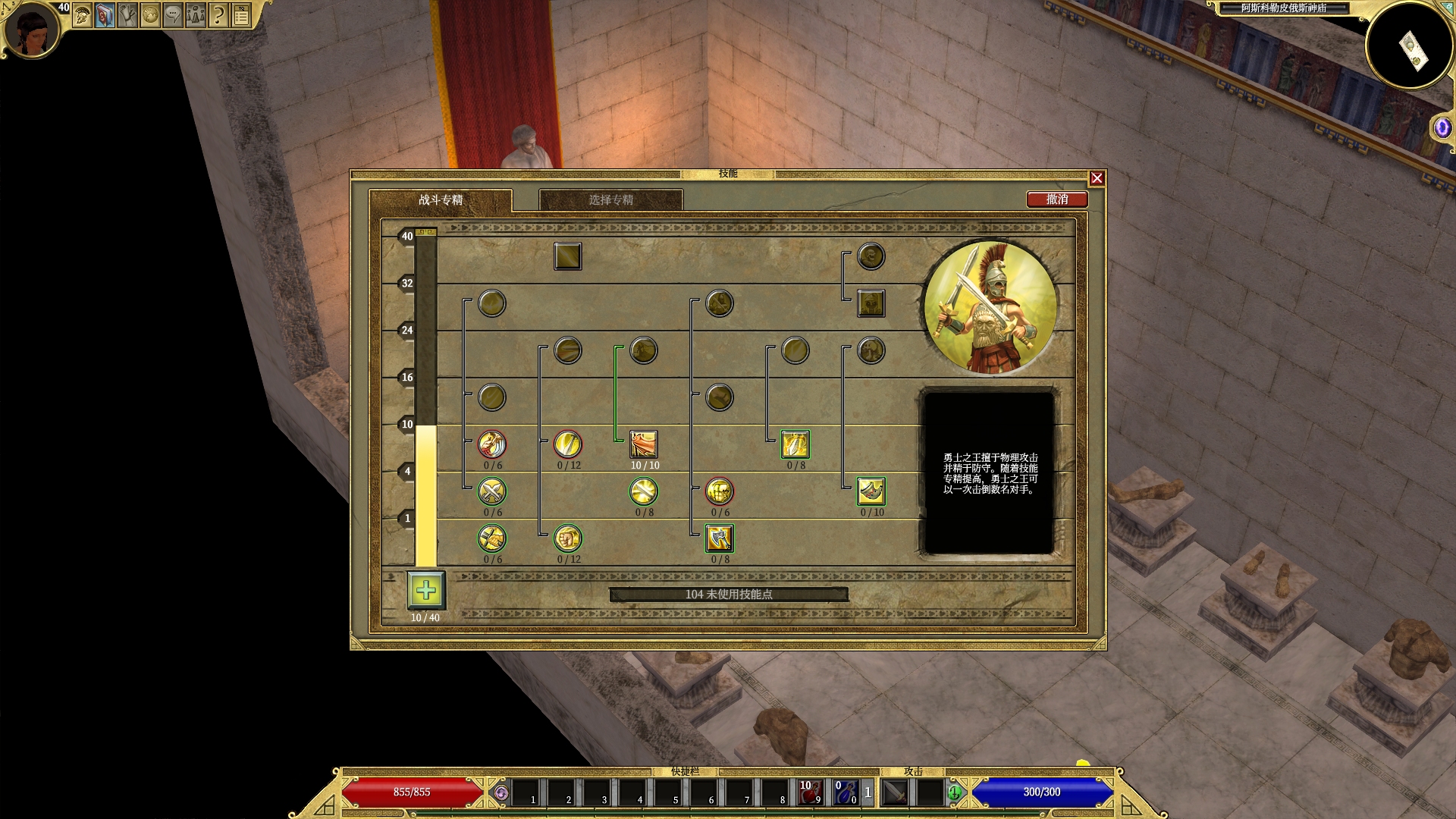Toggle the red skill book icon
Viewport: 1456px width, 819px height.
[x=105, y=15]
